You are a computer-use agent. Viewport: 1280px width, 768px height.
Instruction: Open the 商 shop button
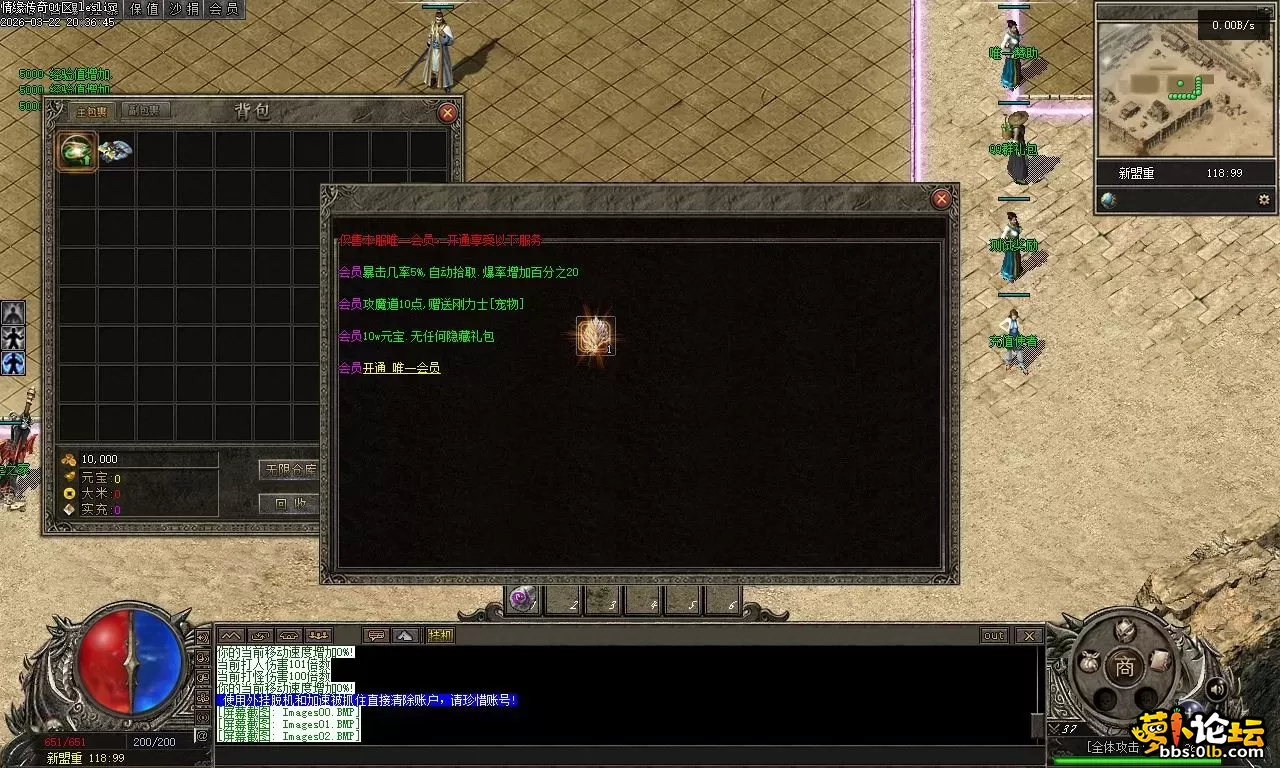tap(1125, 667)
